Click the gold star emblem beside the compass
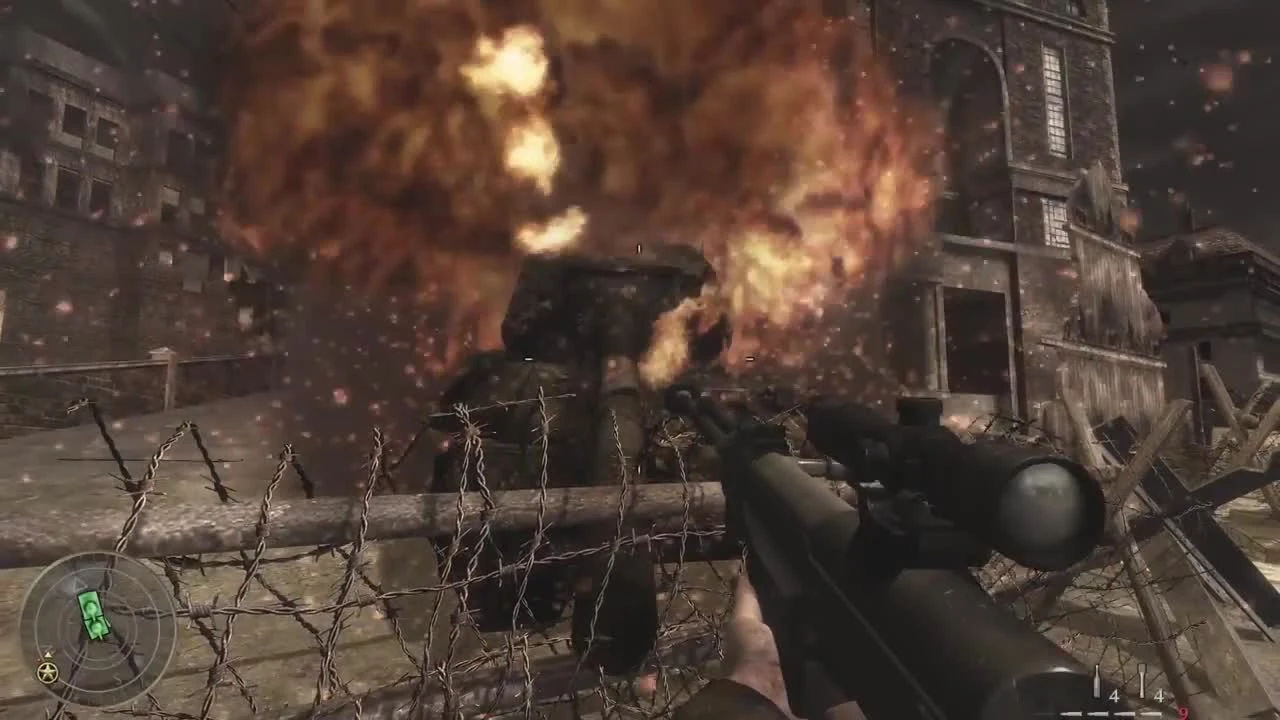Image resolution: width=1280 pixels, height=720 pixels. pos(47,672)
